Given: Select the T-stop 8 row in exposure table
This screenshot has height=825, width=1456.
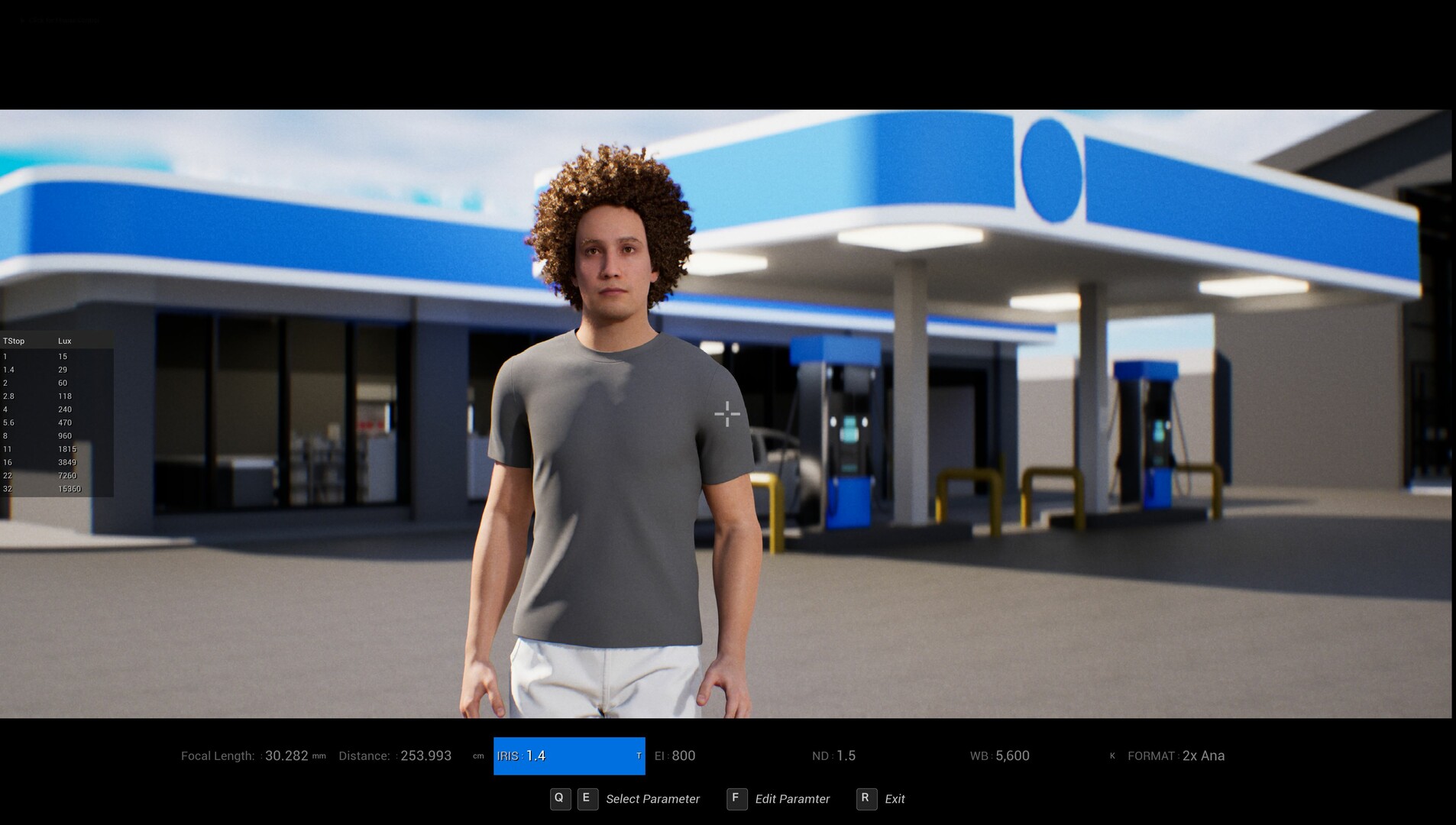Looking at the screenshot, I should click(34, 435).
